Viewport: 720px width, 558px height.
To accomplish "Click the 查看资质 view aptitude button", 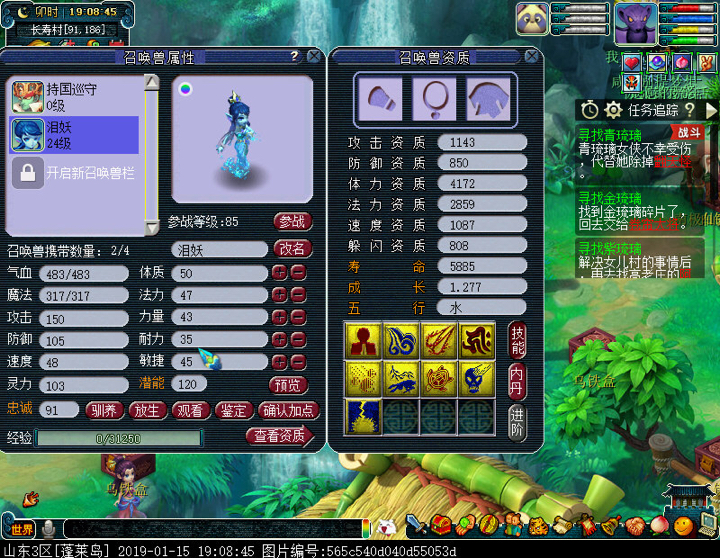I will [279, 436].
